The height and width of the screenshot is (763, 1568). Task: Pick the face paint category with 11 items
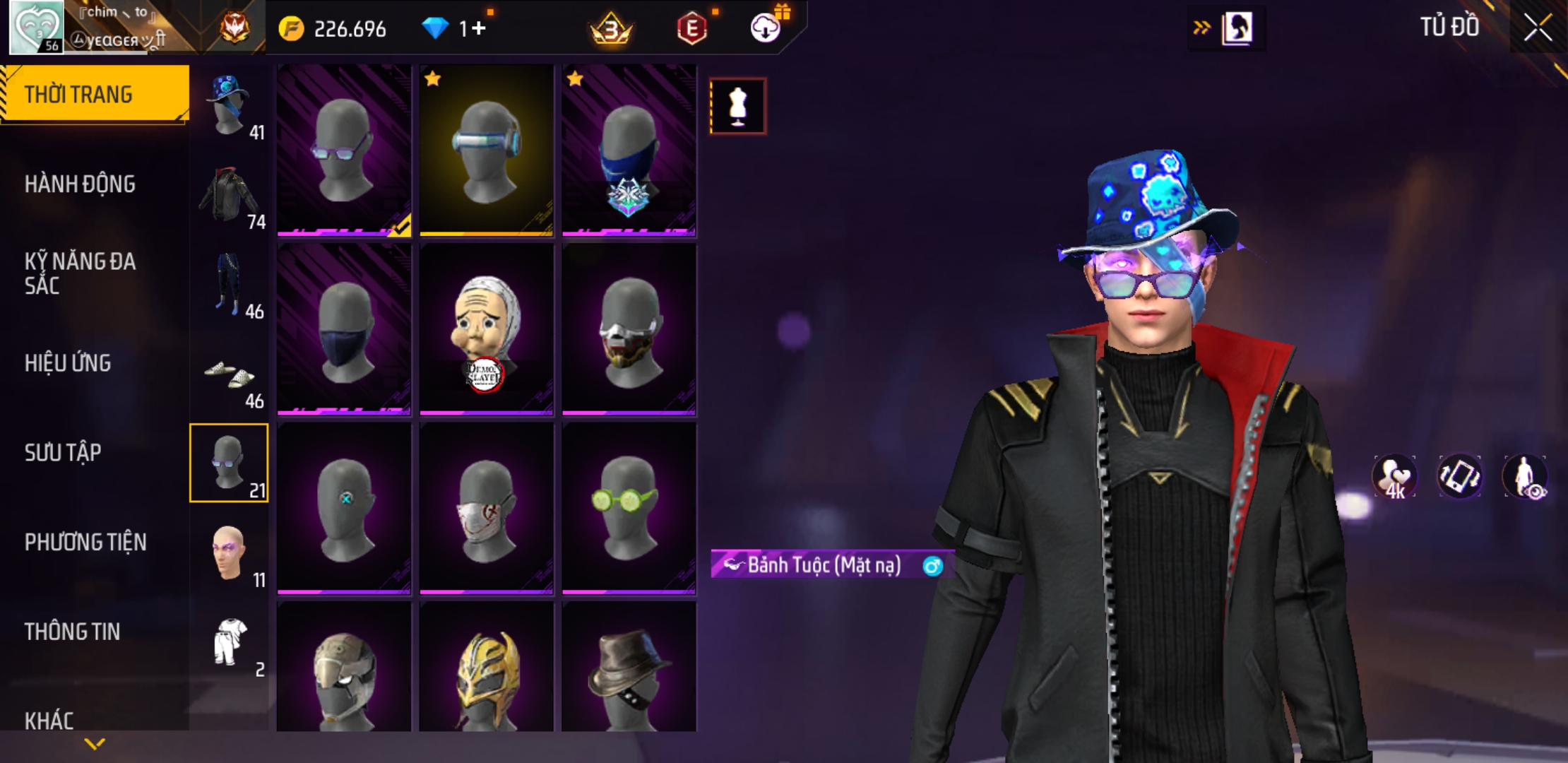(230, 553)
